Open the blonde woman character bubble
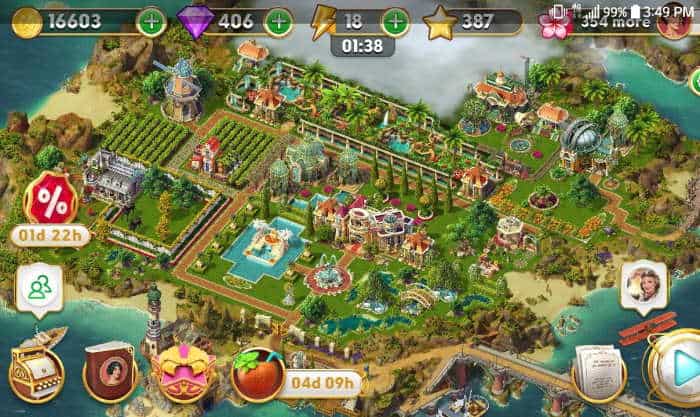This screenshot has width=700, height=417. pos(643,288)
